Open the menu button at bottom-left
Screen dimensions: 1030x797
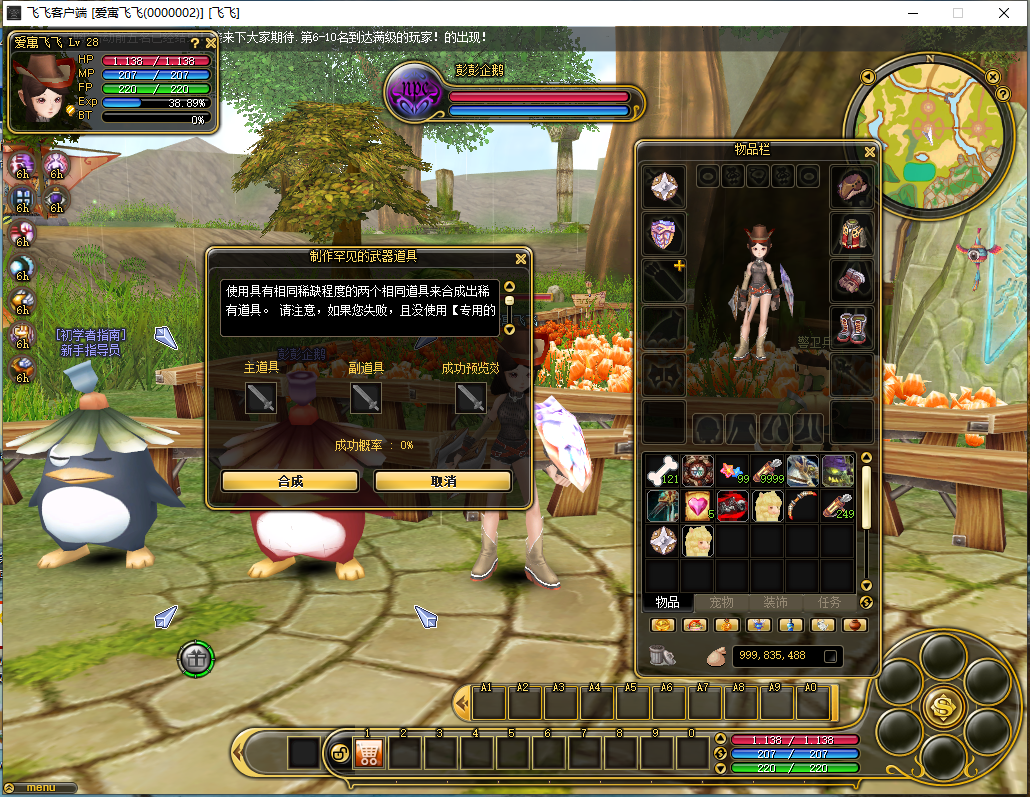pyautogui.click(x=40, y=788)
